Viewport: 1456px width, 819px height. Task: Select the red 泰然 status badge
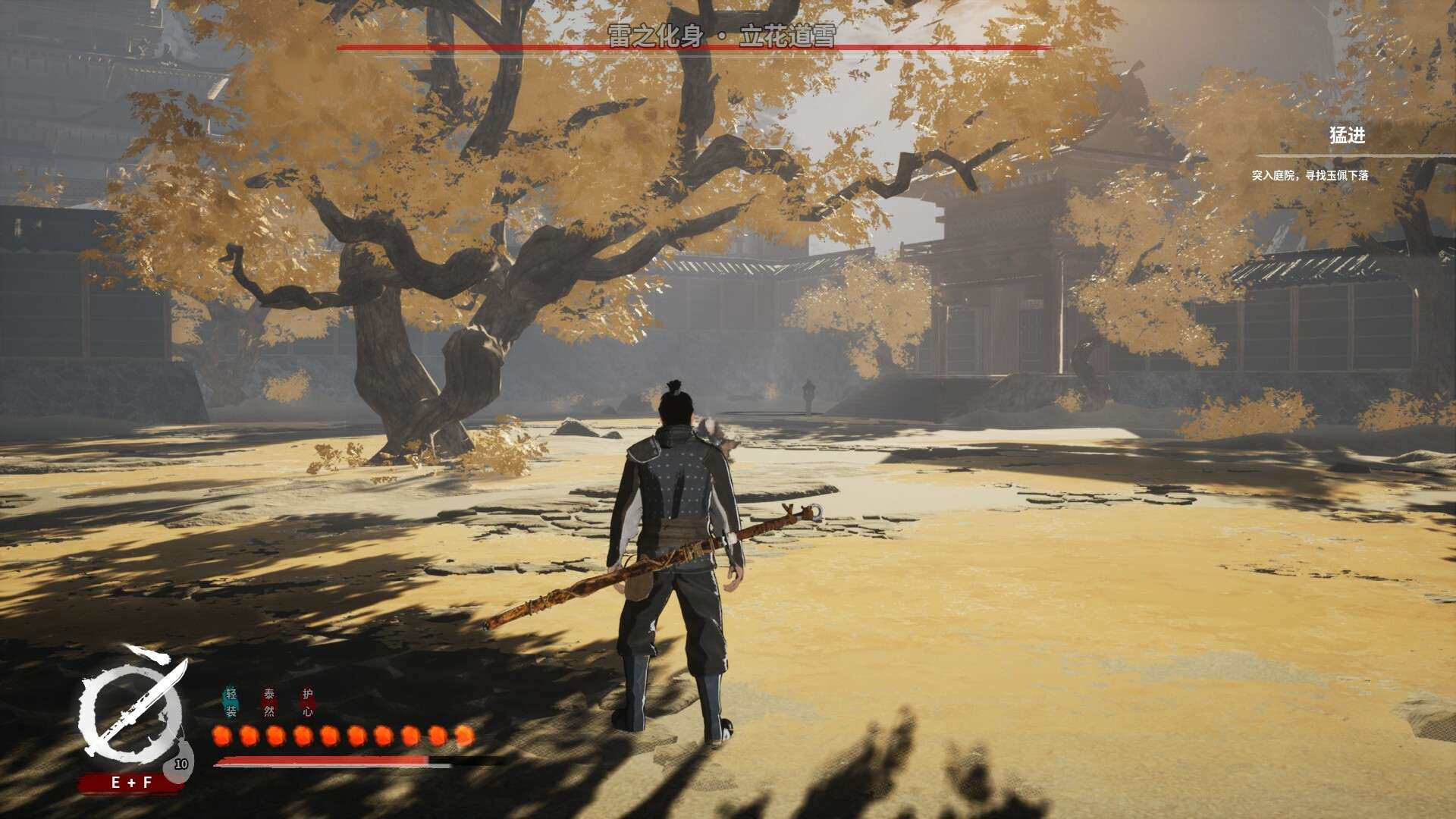(269, 702)
